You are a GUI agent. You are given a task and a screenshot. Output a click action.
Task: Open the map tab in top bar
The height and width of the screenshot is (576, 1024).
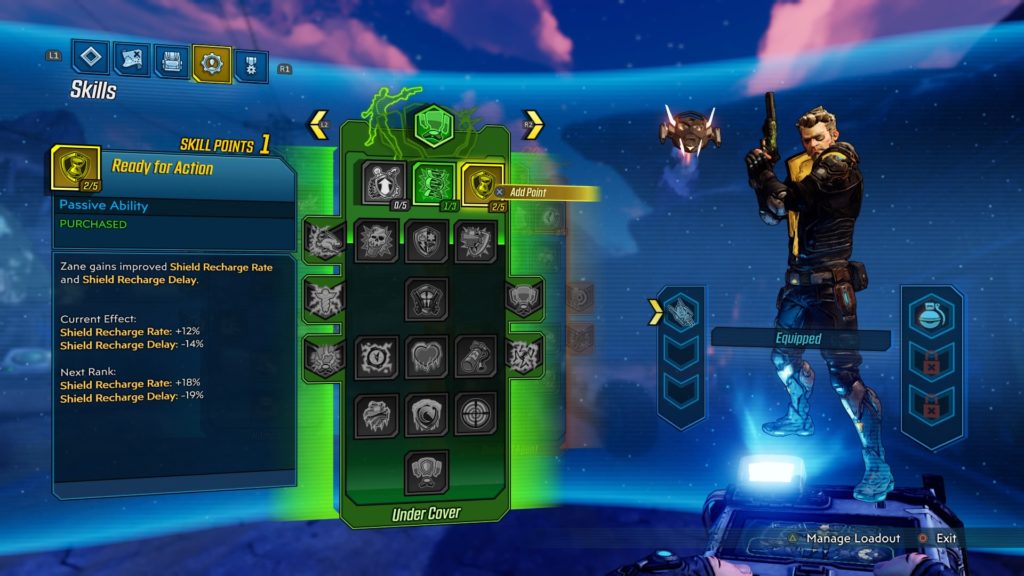point(132,62)
